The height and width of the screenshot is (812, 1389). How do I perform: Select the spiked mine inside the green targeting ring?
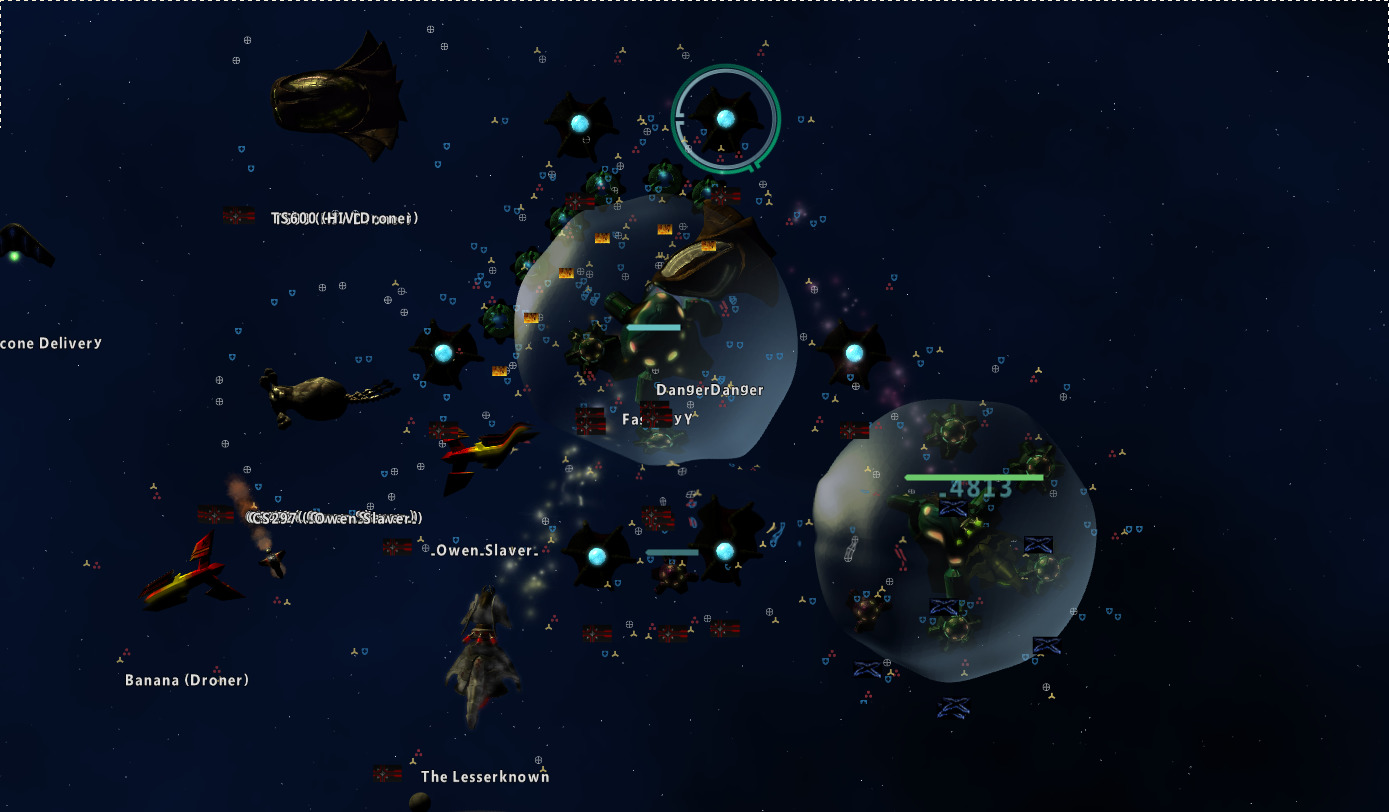(725, 119)
